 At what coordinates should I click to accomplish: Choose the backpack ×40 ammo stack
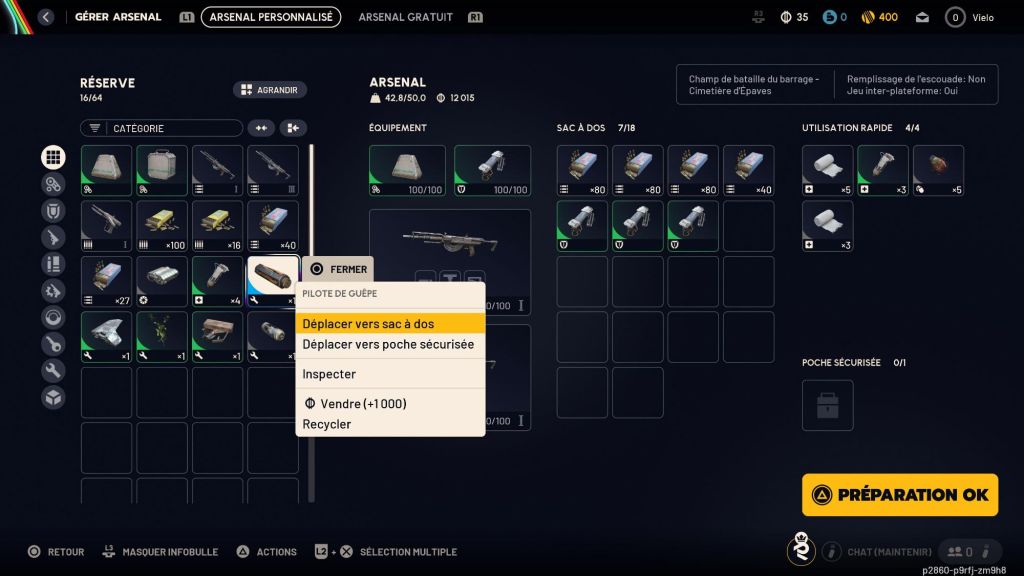click(x=749, y=171)
